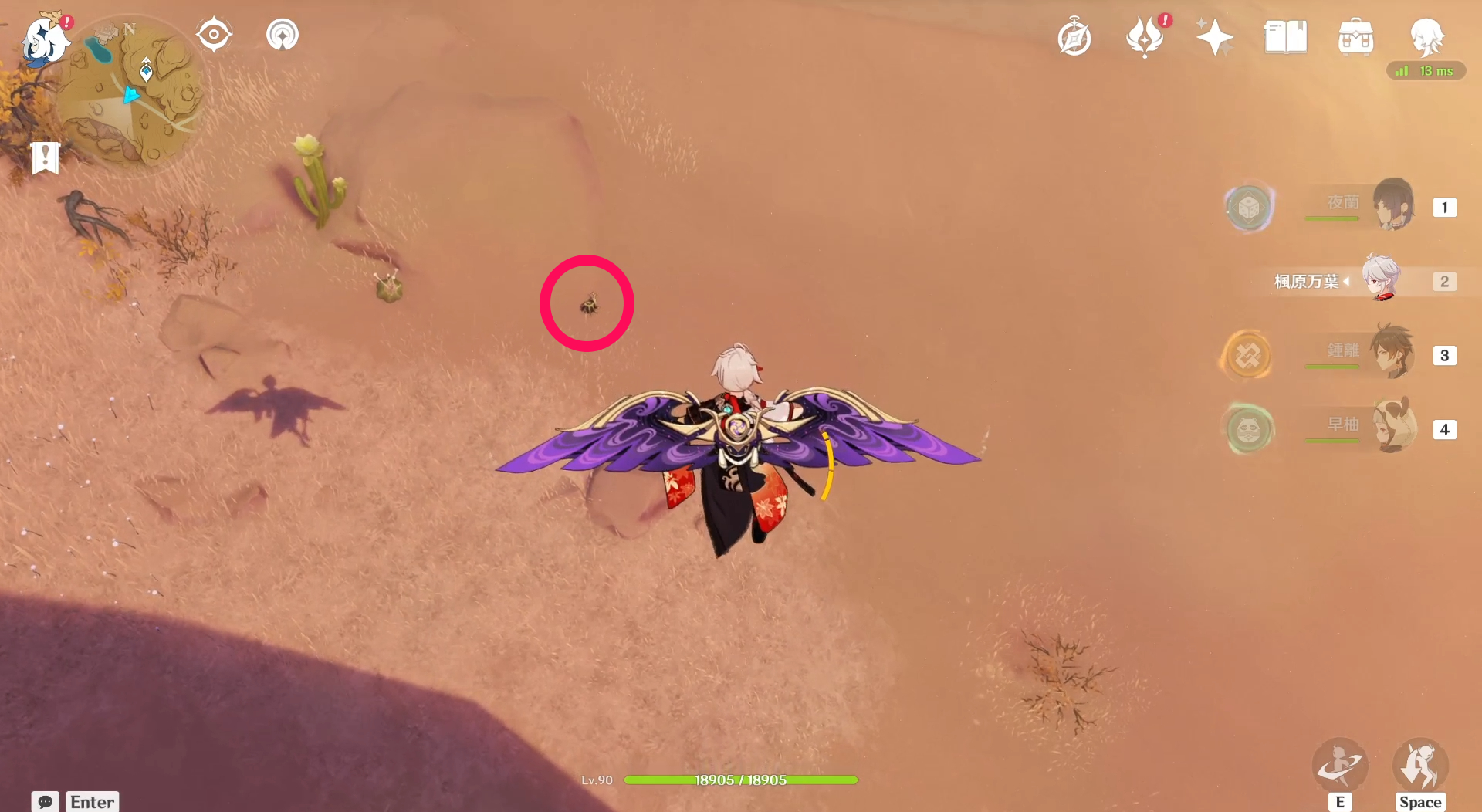Screen dimensions: 1482x812
Task: Toggle the party lineup broadcast icon
Action: pos(282,33)
